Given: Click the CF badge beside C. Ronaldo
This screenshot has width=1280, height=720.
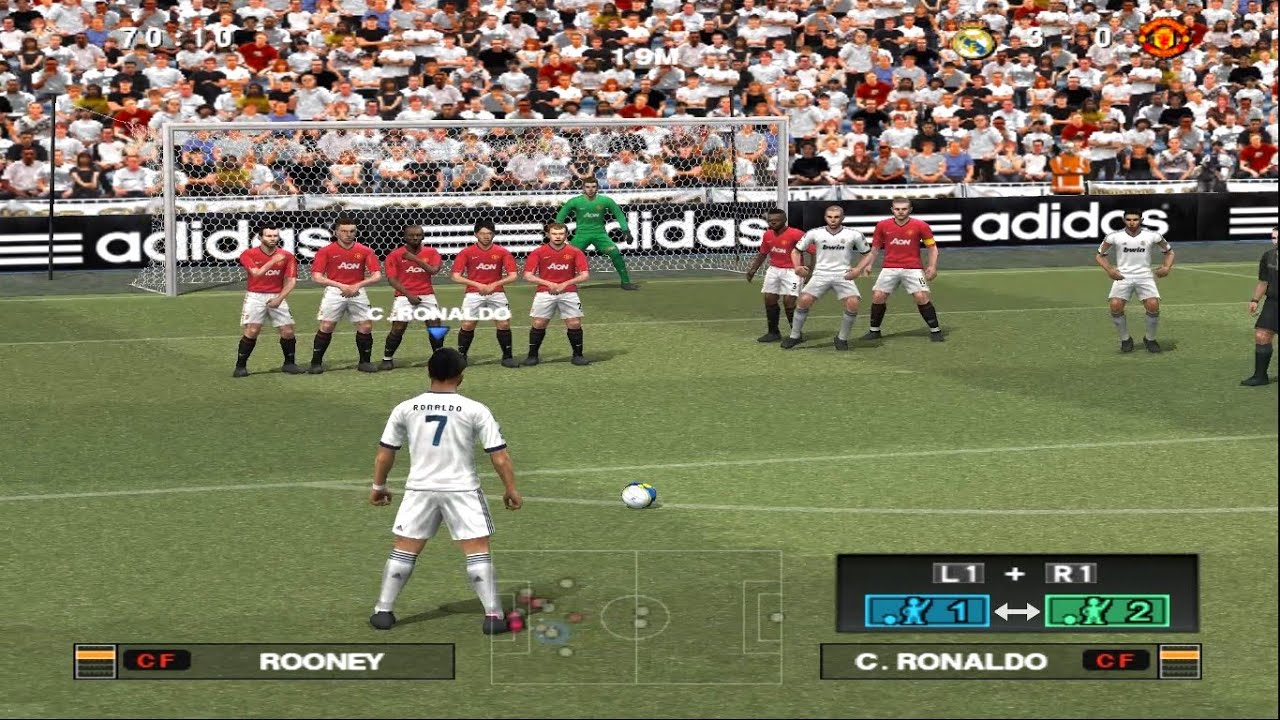Looking at the screenshot, I should 1115,661.
